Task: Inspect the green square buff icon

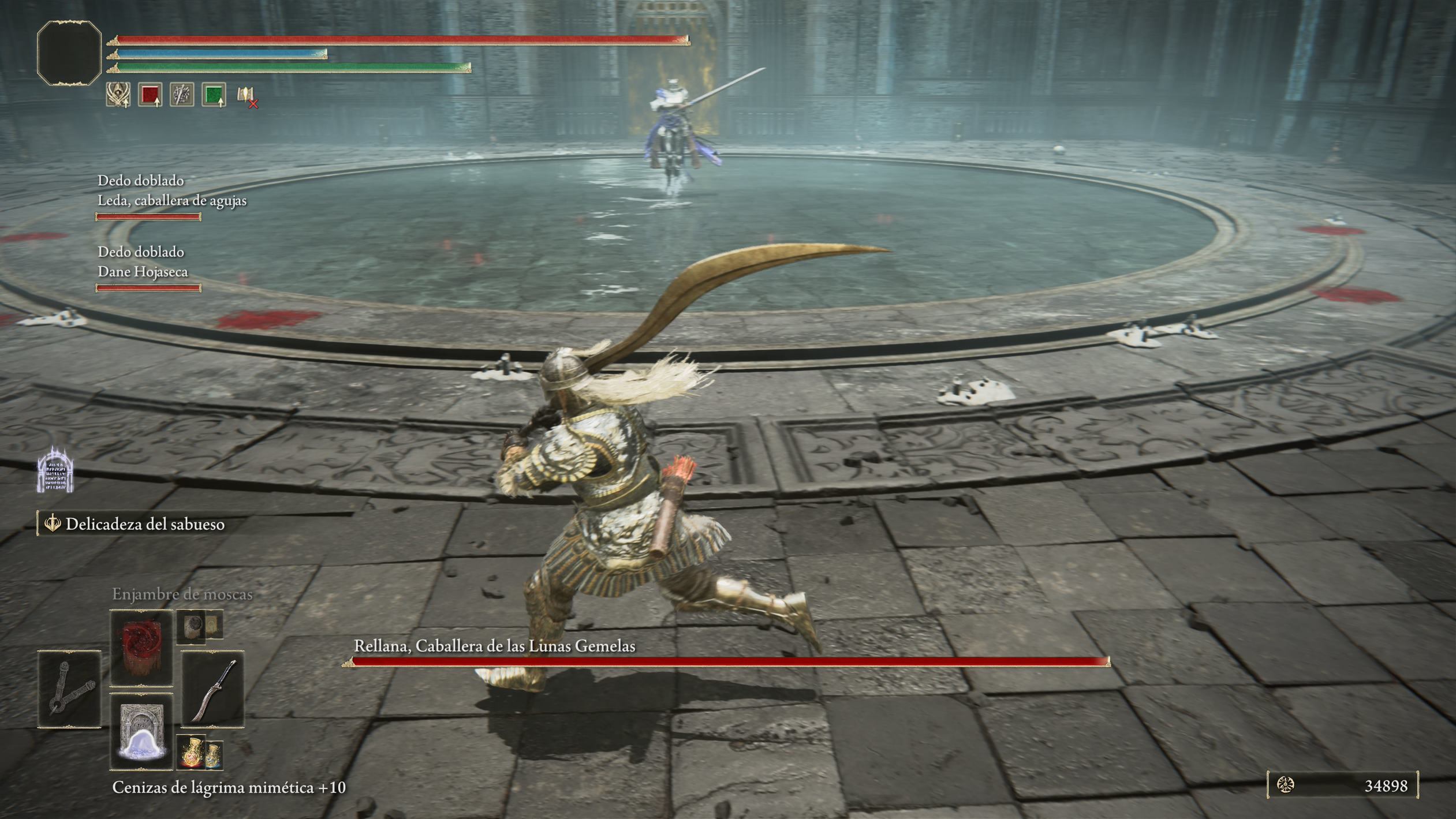Action: click(214, 95)
